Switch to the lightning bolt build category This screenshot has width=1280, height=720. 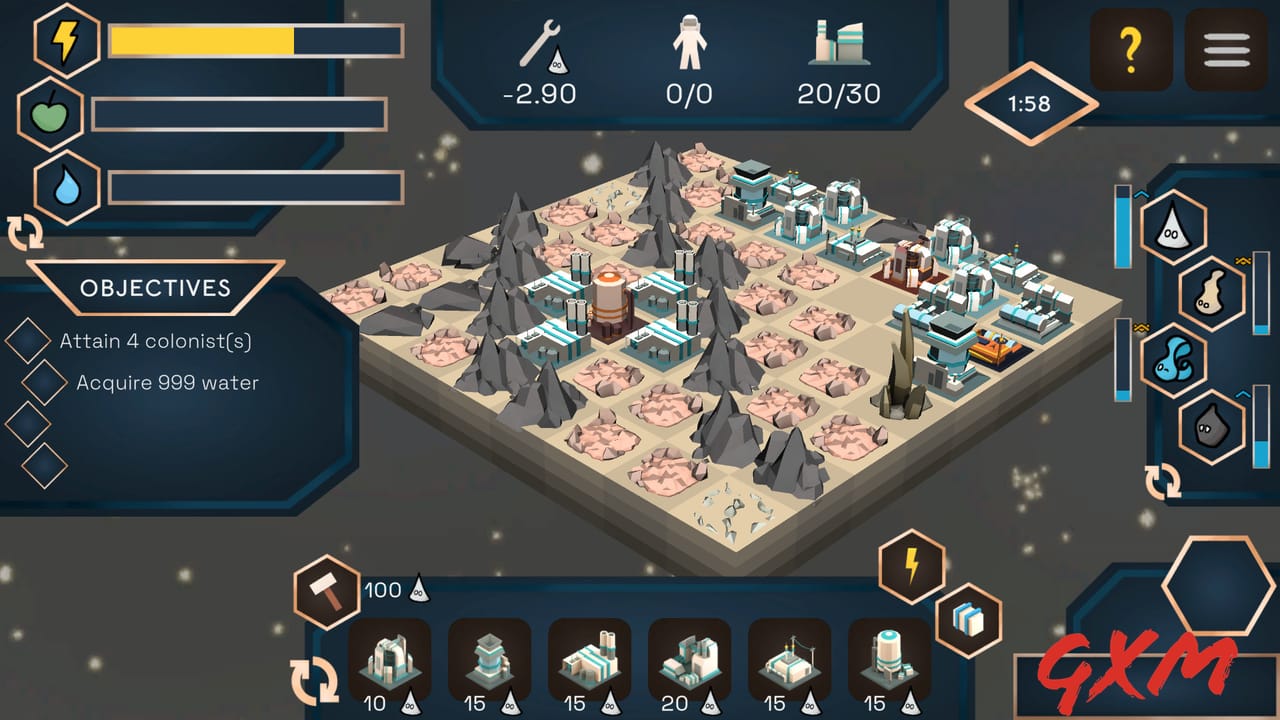(912, 566)
